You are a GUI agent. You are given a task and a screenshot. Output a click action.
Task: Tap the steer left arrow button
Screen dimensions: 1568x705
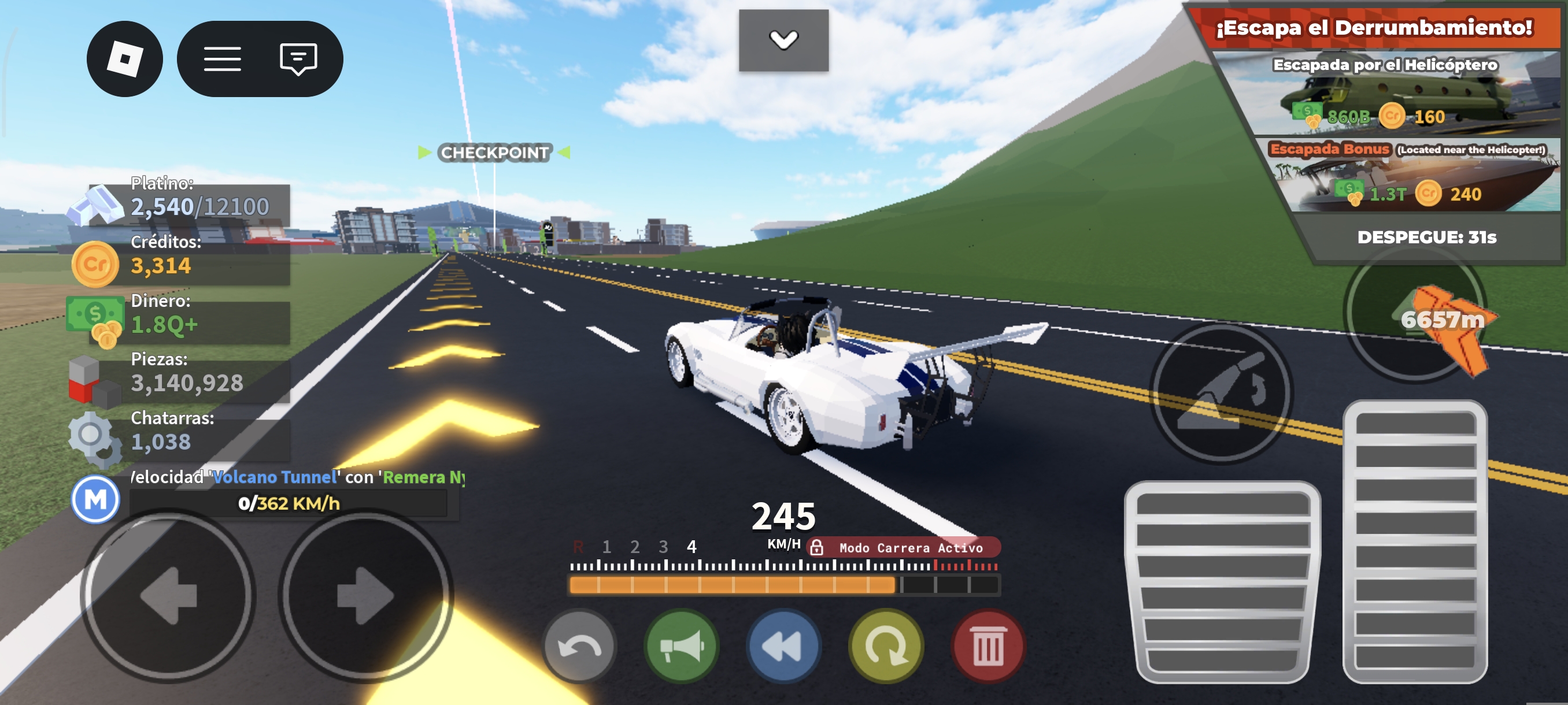(x=168, y=596)
